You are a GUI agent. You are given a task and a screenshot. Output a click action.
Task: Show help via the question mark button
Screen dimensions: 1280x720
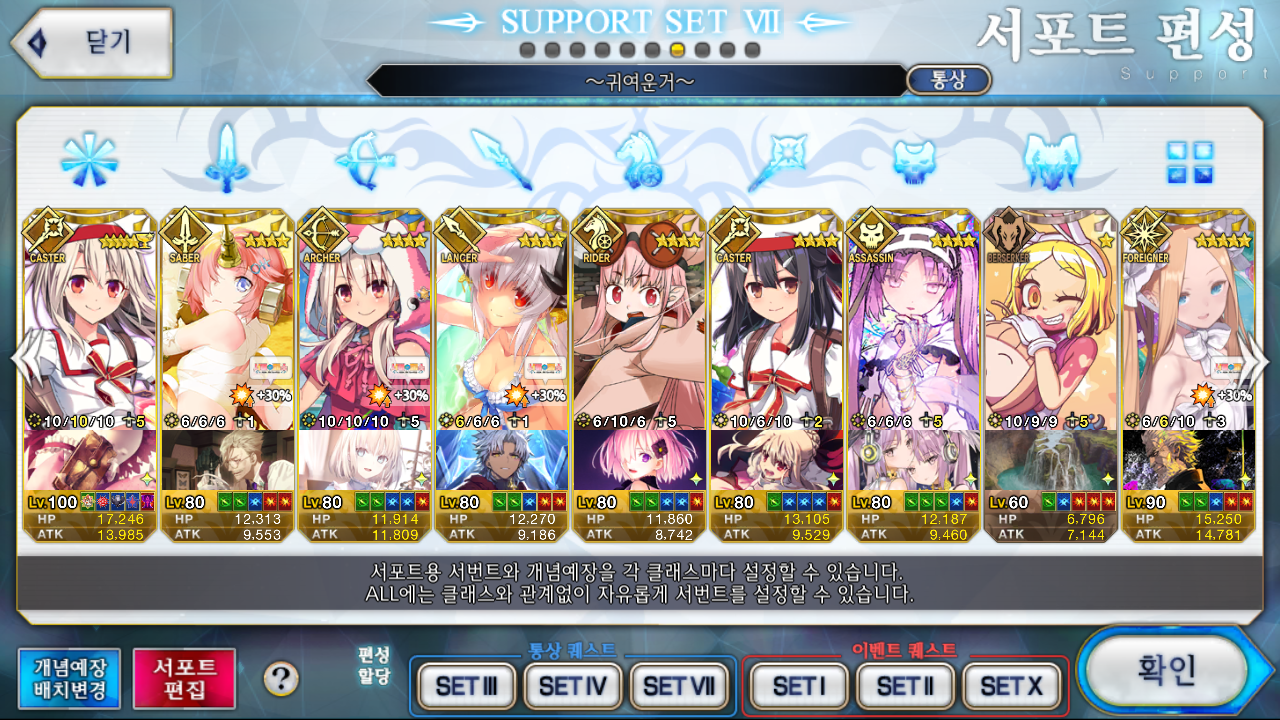click(x=281, y=680)
